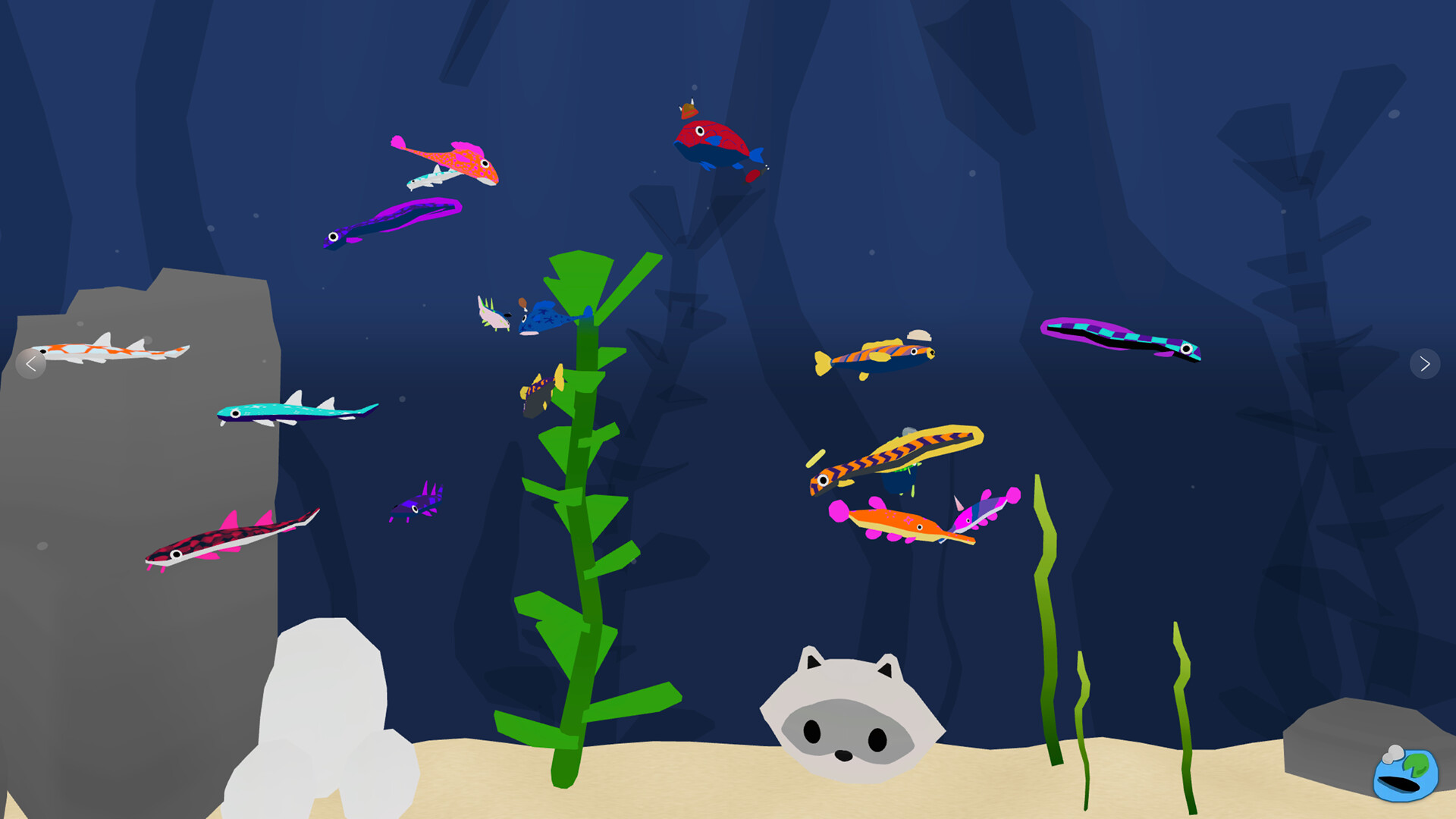1456x819 pixels.
Task: Select the yellow fish with orange stripes
Action: [876, 356]
